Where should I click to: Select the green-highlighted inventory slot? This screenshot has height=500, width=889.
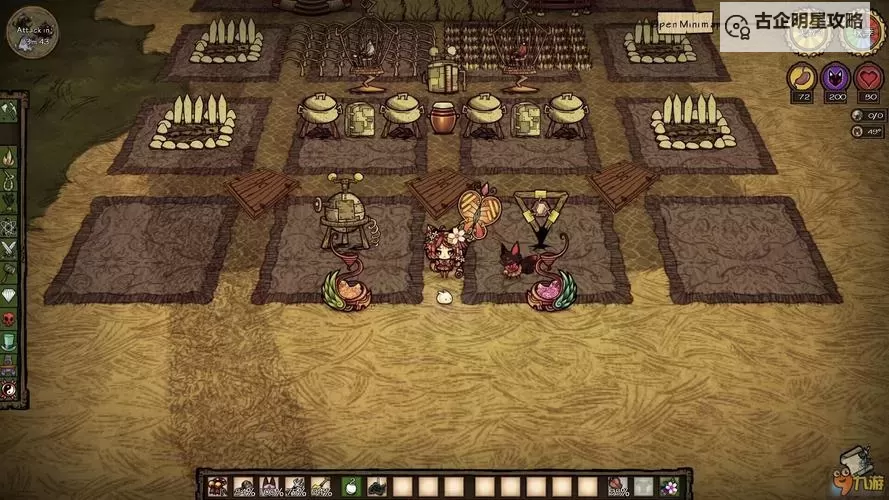click(350, 487)
